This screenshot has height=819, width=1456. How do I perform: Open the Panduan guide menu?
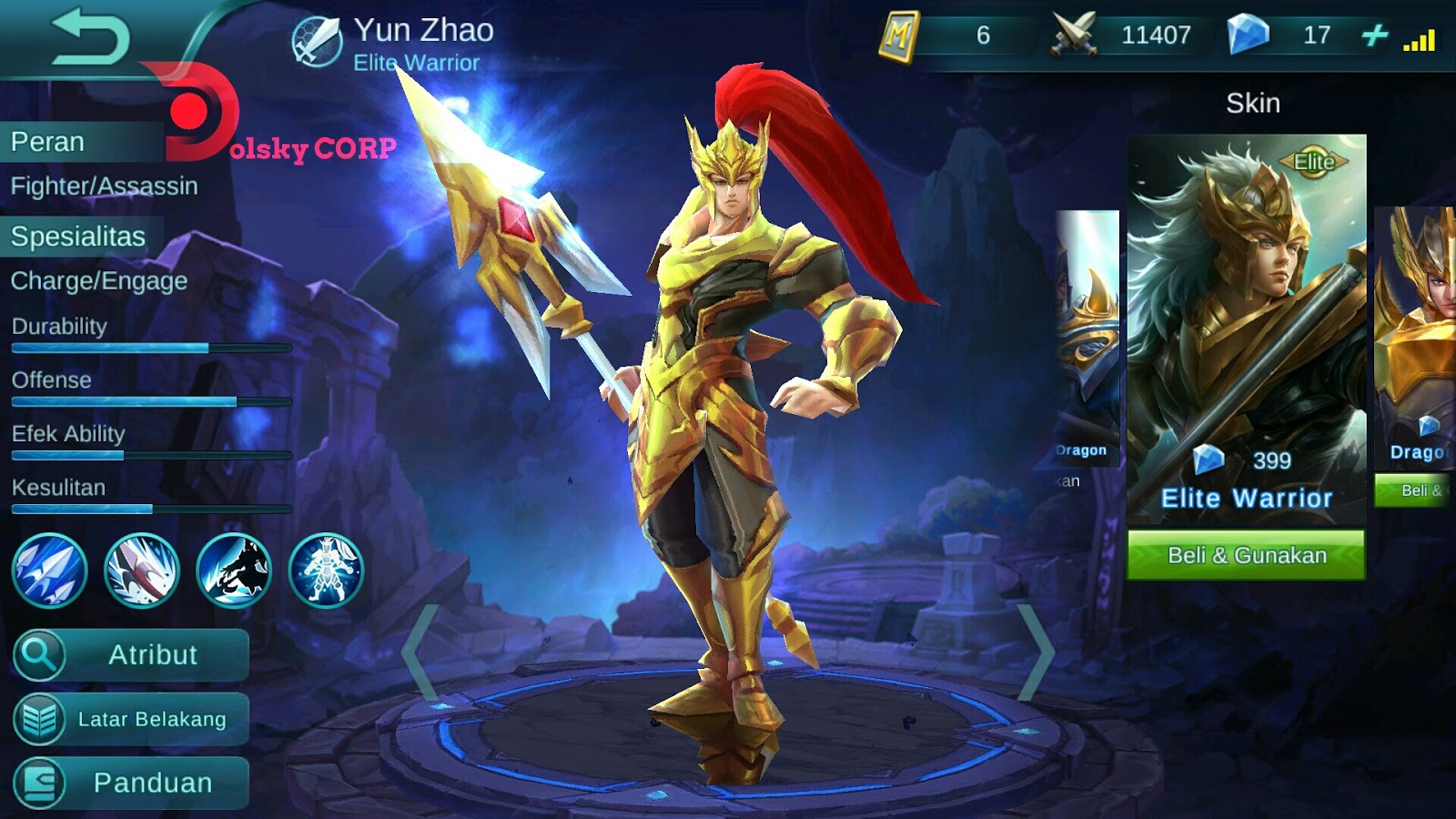[x=130, y=781]
